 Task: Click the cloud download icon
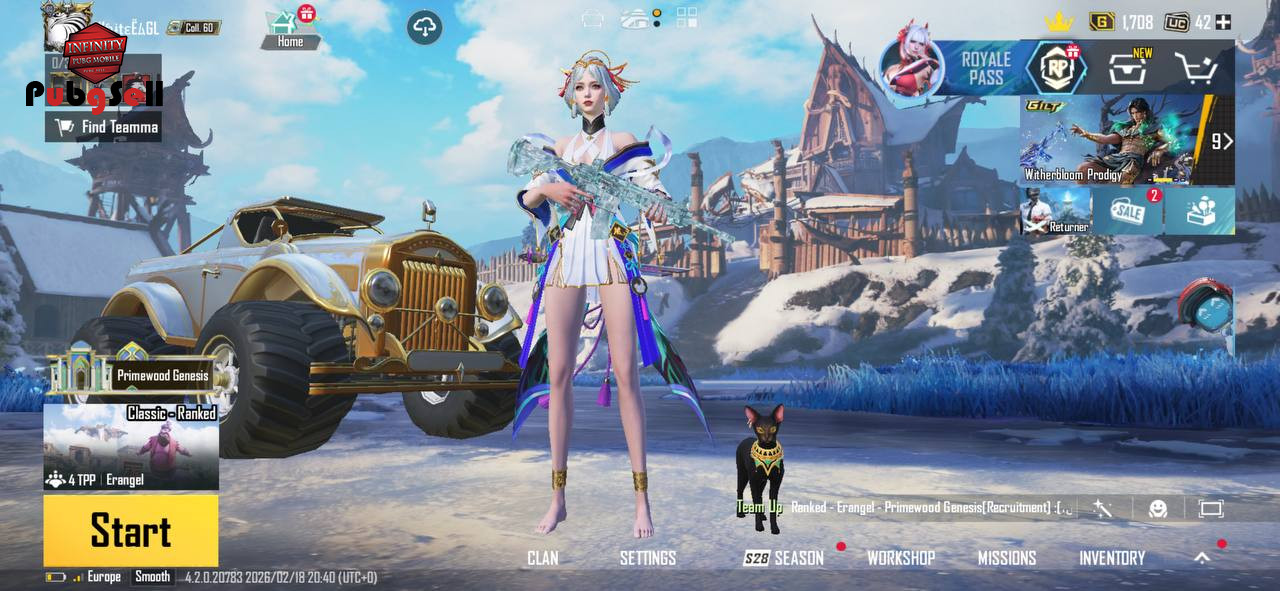425,27
